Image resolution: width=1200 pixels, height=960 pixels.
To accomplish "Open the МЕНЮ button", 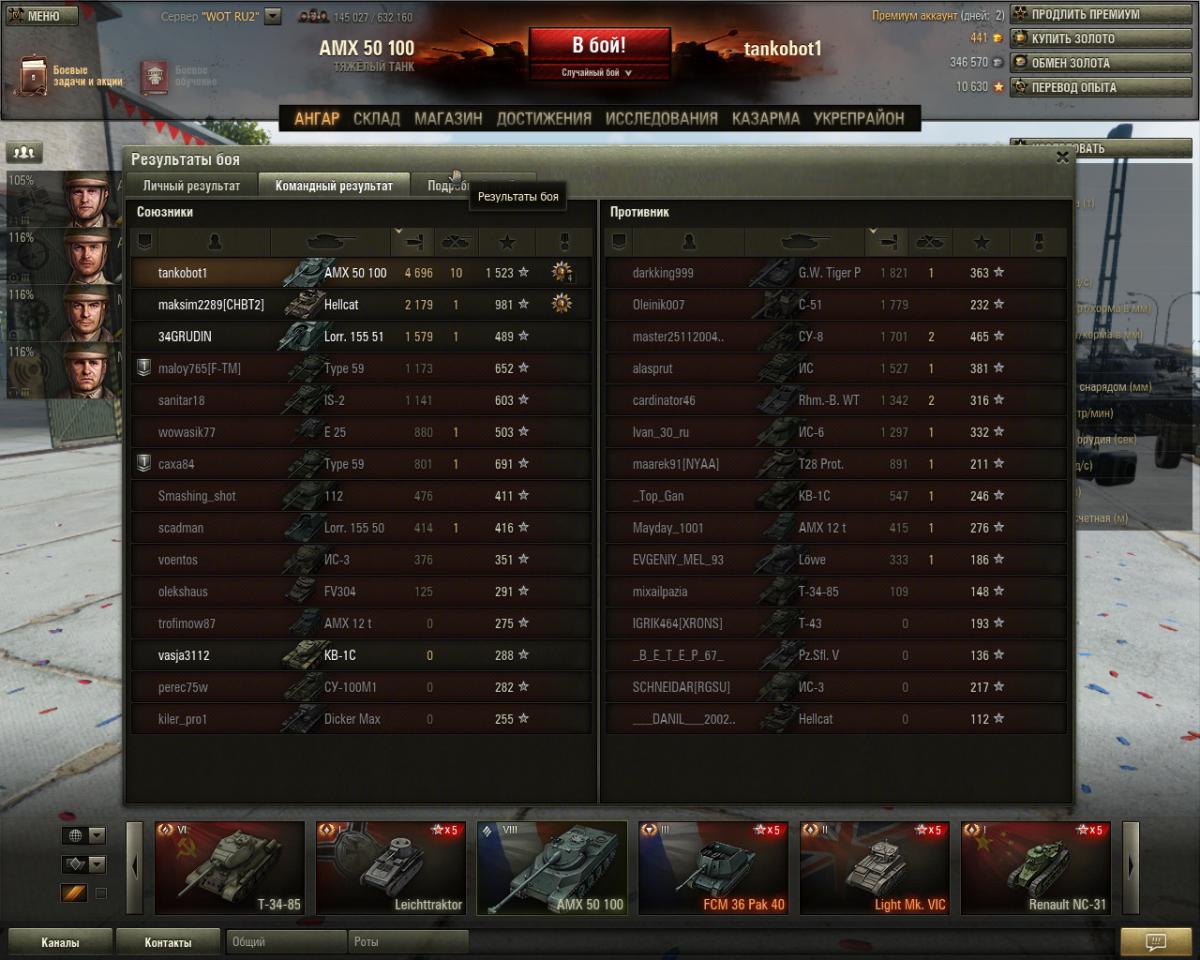I will (x=41, y=16).
